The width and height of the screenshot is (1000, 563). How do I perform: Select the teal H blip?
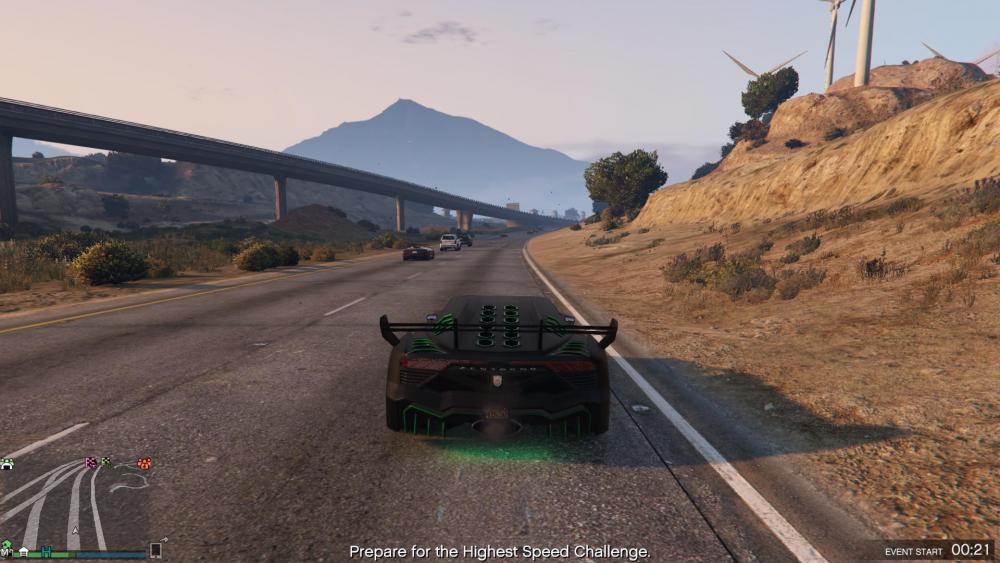[46, 550]
